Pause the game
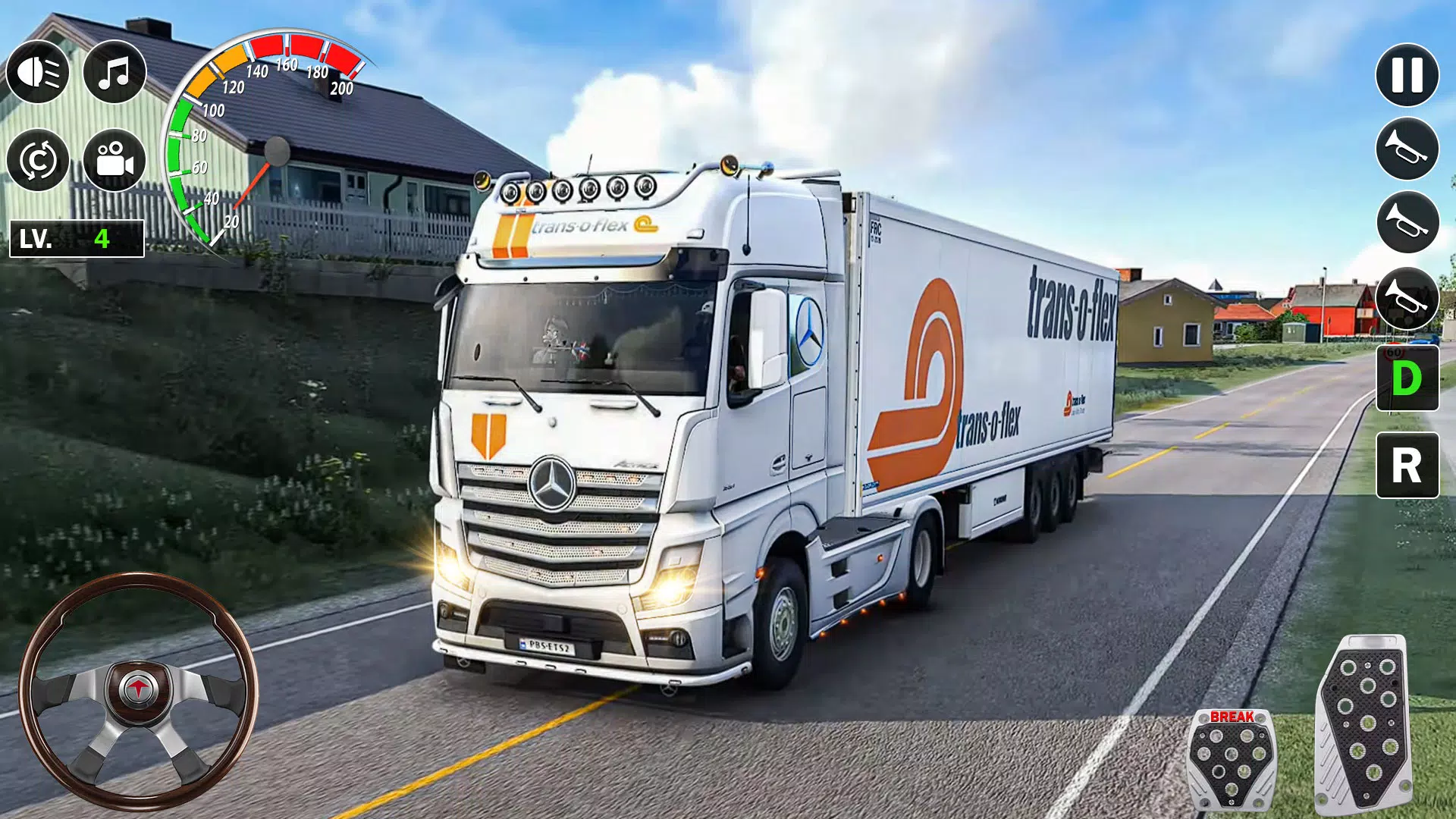 [1409, 76]
